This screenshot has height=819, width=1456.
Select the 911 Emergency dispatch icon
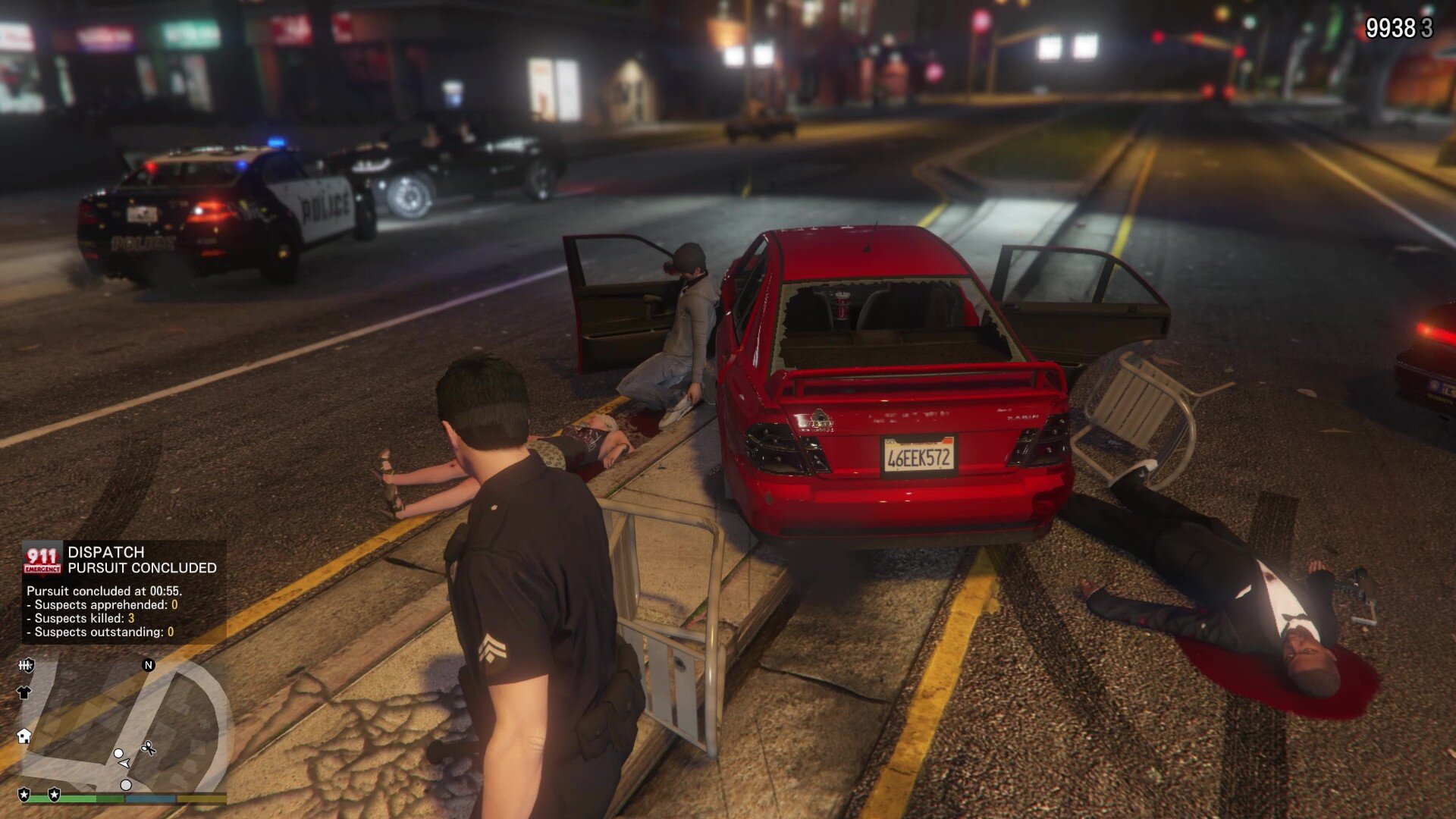coord(42,560)
